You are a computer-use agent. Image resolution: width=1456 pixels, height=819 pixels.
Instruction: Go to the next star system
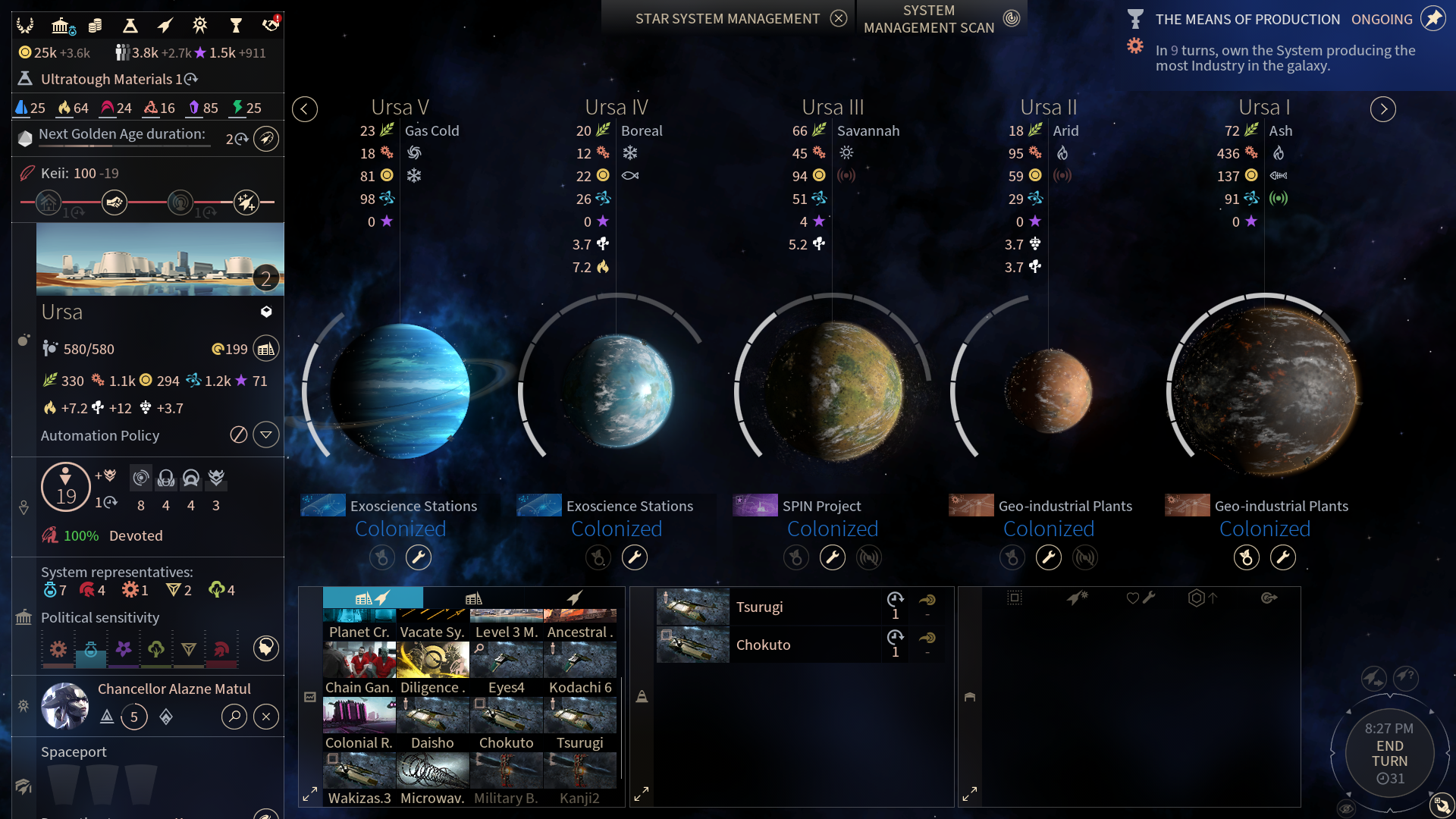pyautogui.click(x=1382, y=109)
